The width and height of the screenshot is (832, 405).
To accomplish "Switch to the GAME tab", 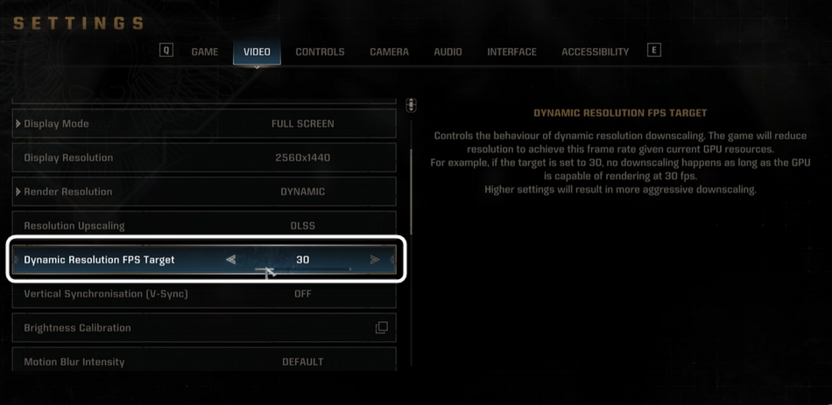I will [204, 52].
